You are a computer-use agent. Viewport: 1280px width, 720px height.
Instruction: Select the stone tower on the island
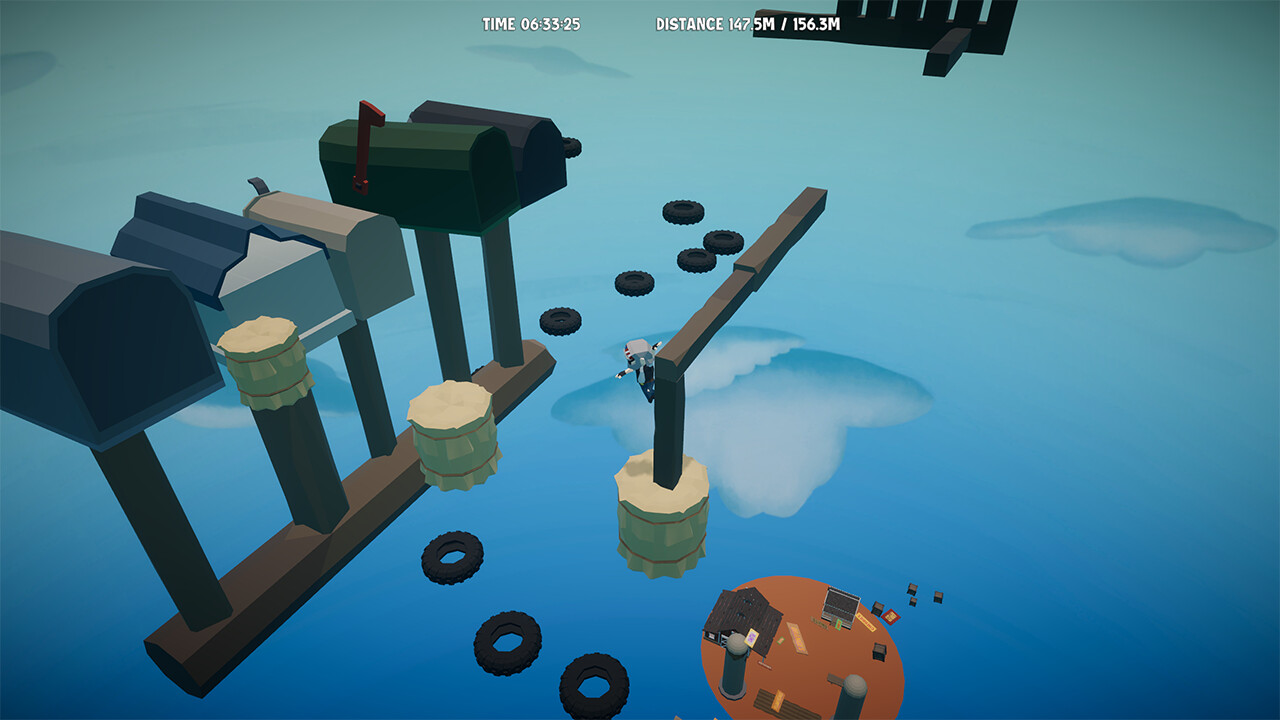[x=733, y=665]
